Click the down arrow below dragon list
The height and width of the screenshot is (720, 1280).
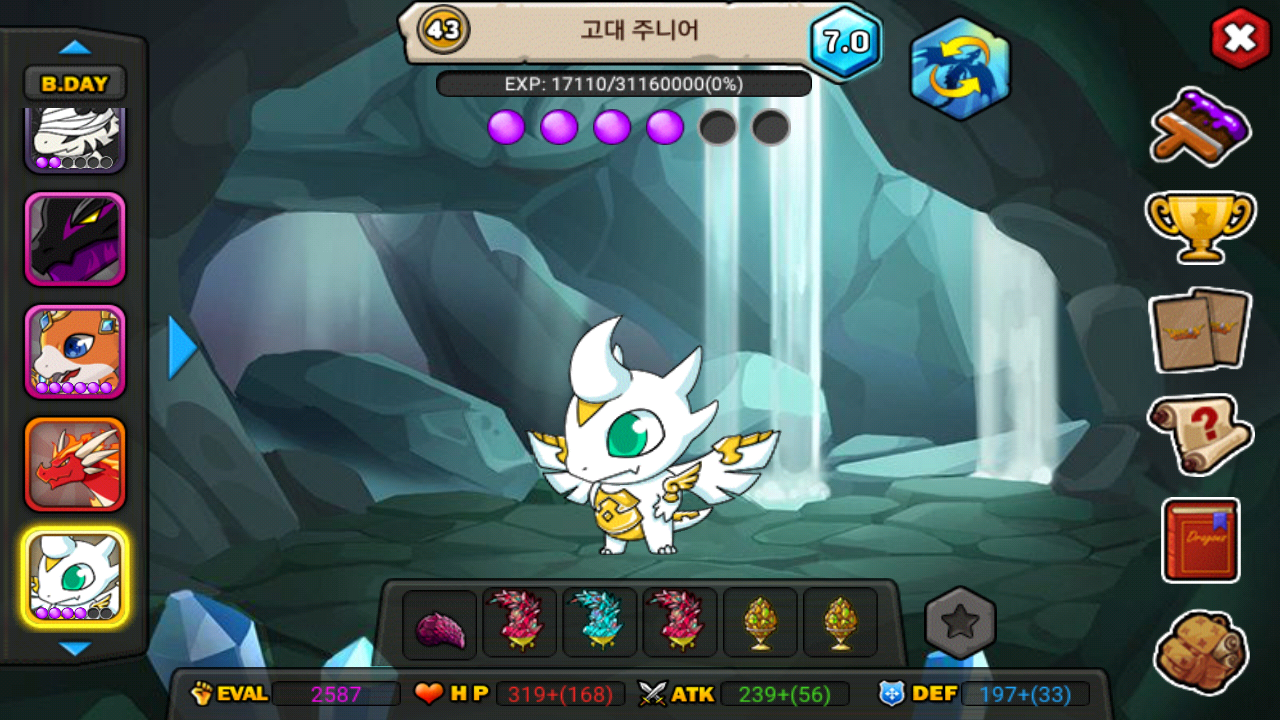75,649
